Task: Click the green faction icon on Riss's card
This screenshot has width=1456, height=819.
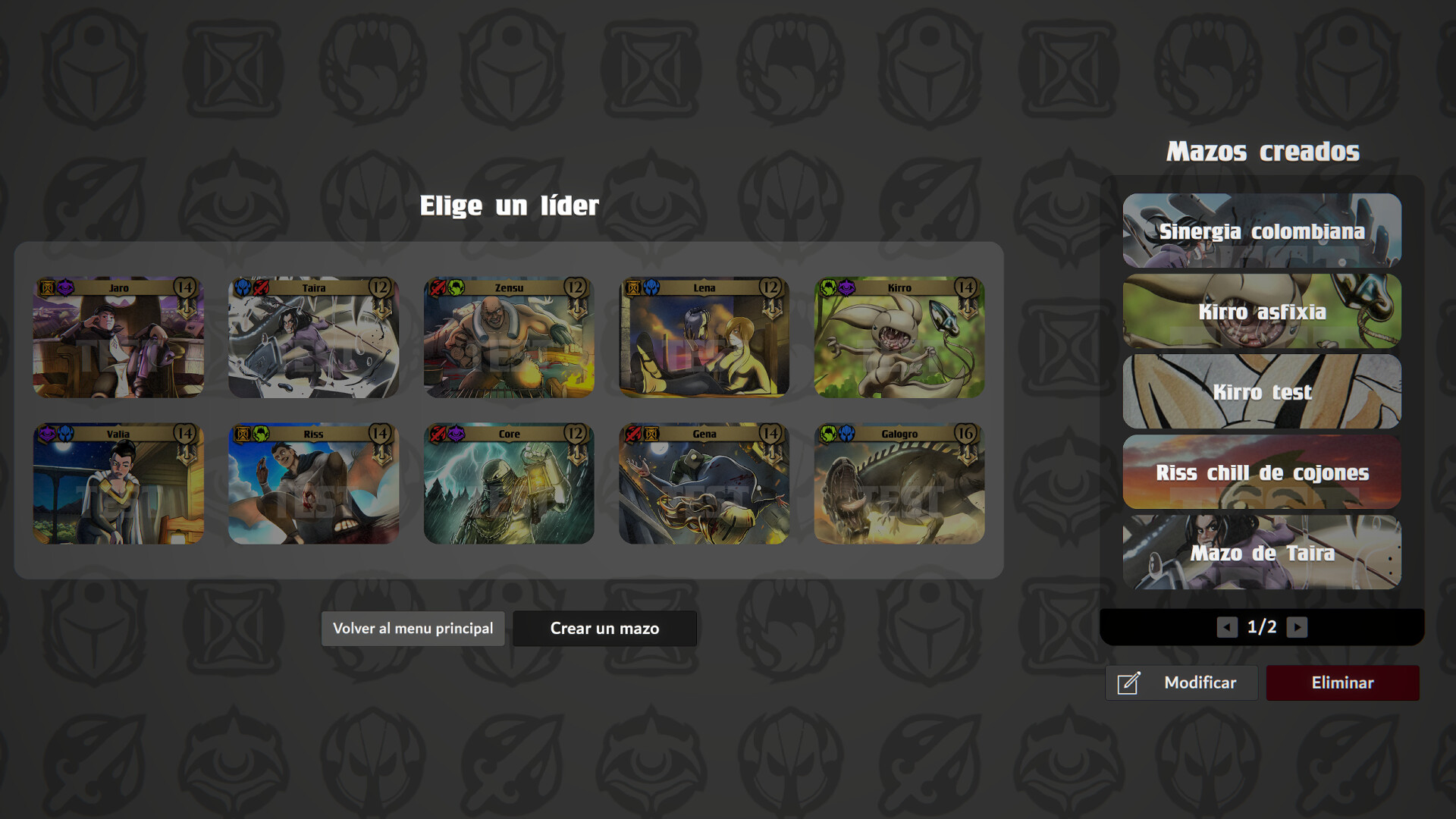Action: 260,432
